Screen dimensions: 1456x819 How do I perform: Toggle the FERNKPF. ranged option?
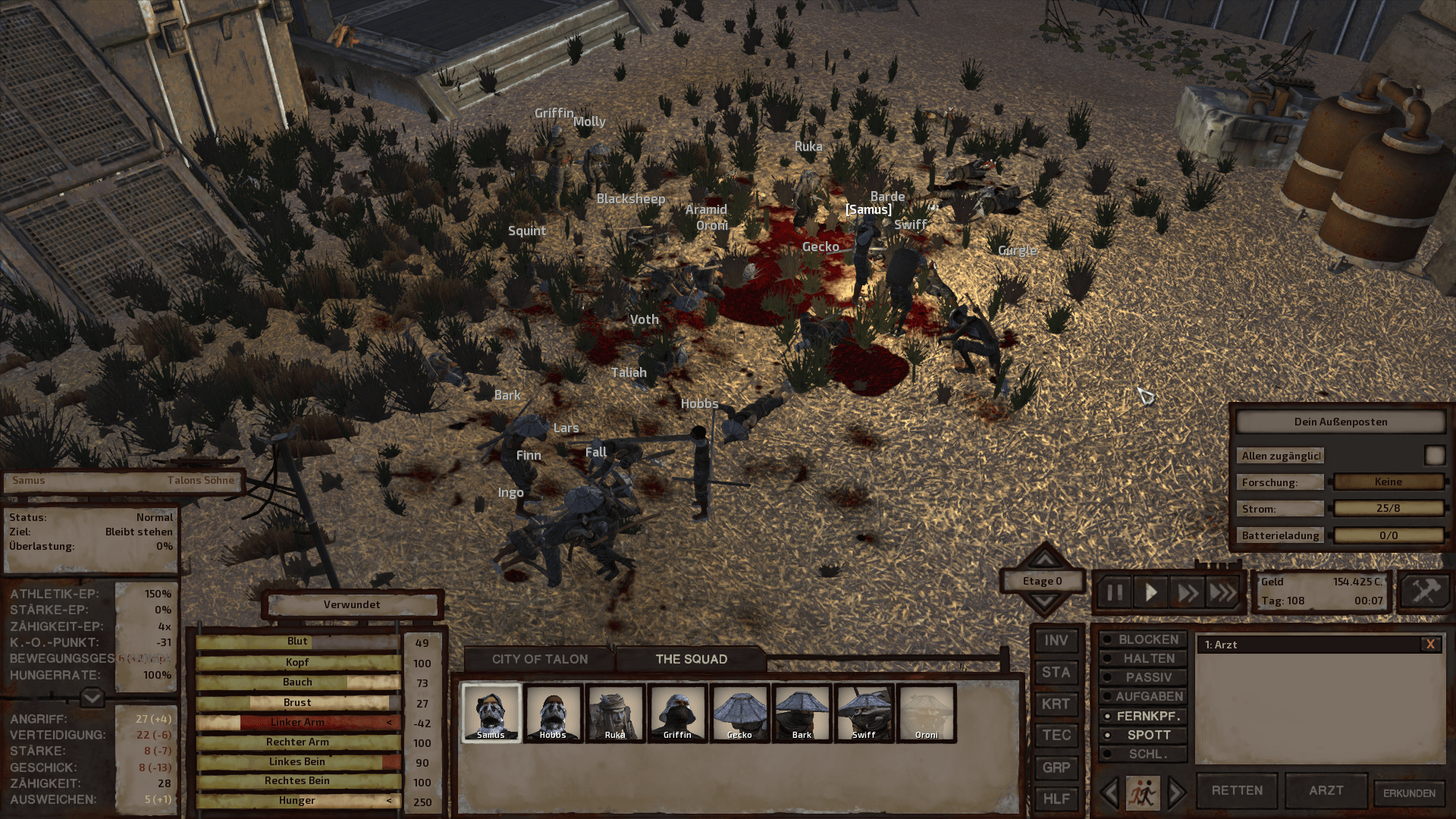(1143, 716)
